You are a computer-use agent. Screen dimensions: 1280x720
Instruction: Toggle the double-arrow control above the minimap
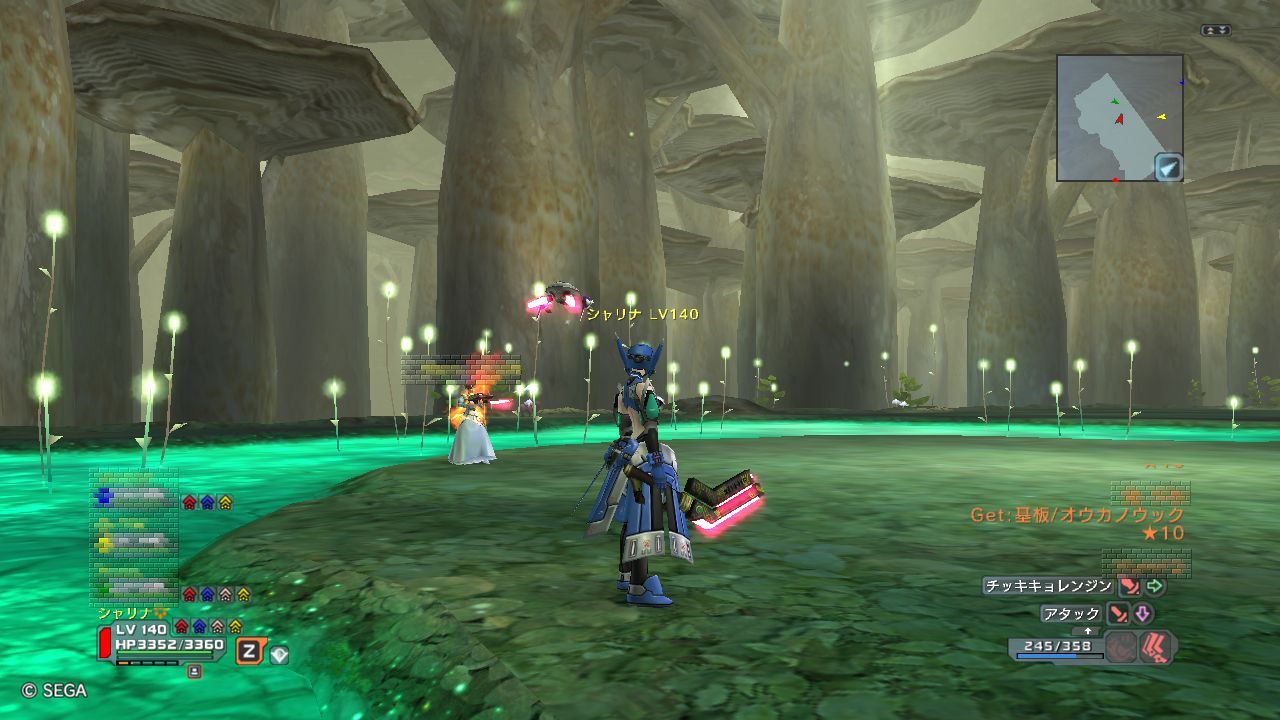point(1215,31)
